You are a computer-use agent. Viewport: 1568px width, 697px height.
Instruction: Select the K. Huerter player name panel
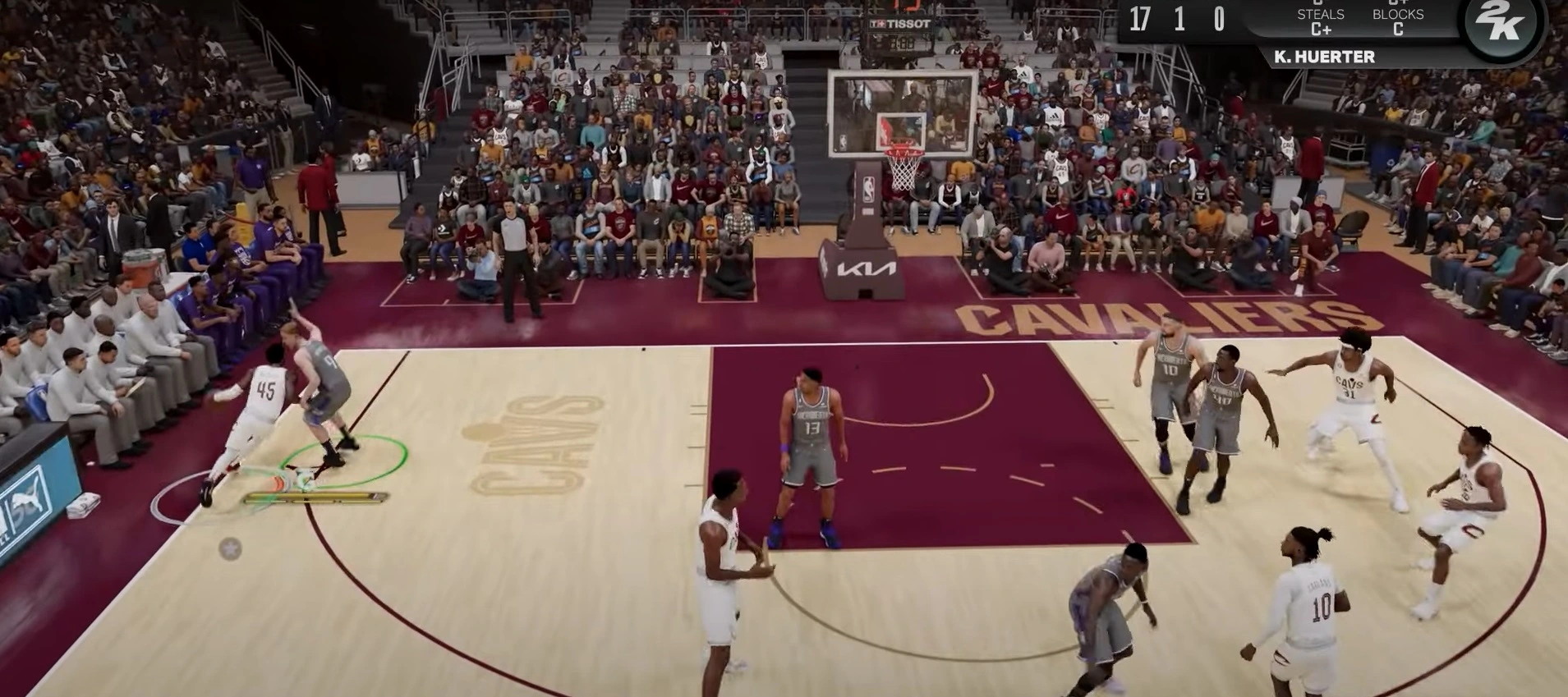click(1324, 57)
